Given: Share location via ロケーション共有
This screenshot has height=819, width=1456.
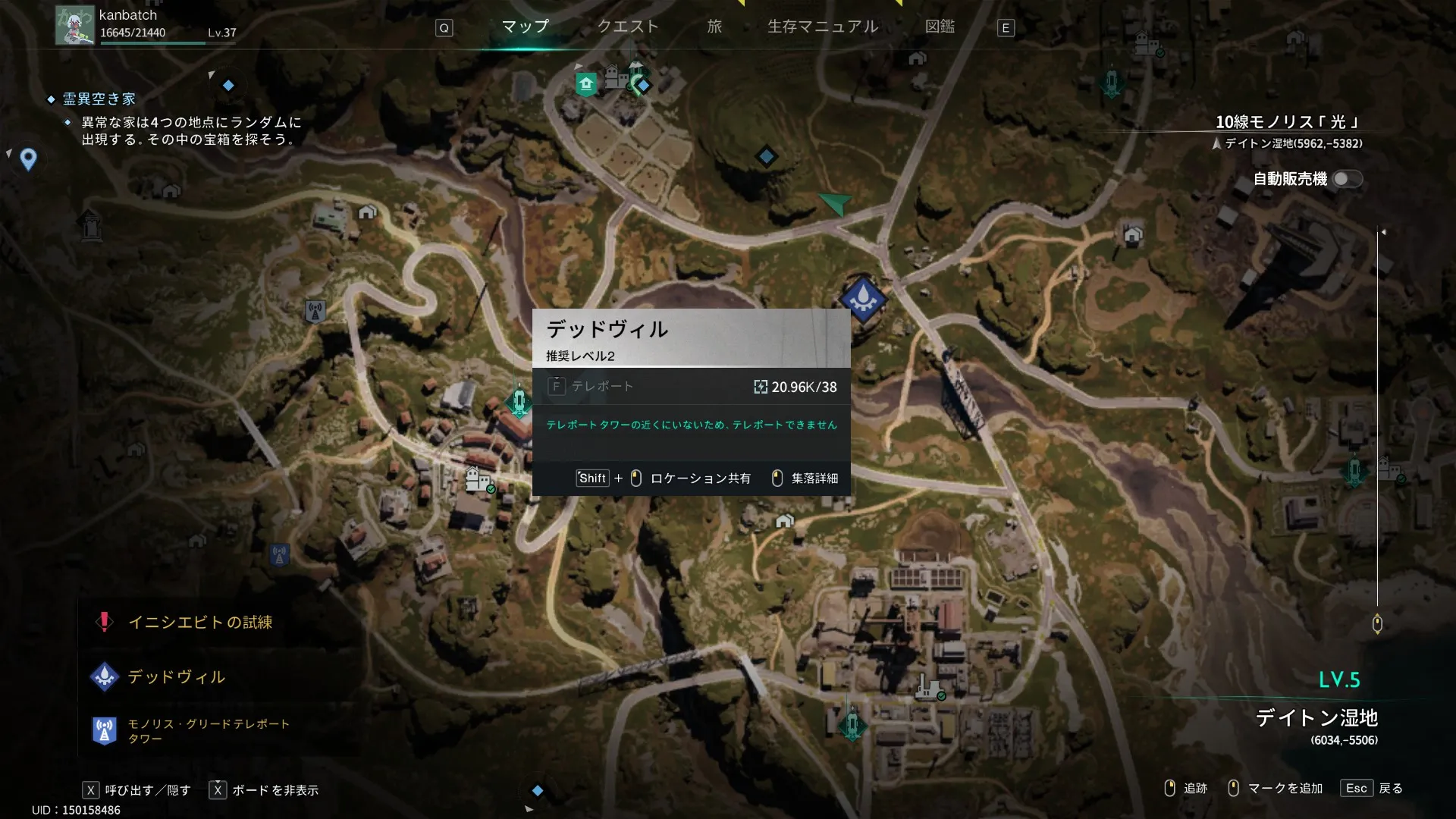Looking at the screenshot, I should coord(699,479).
